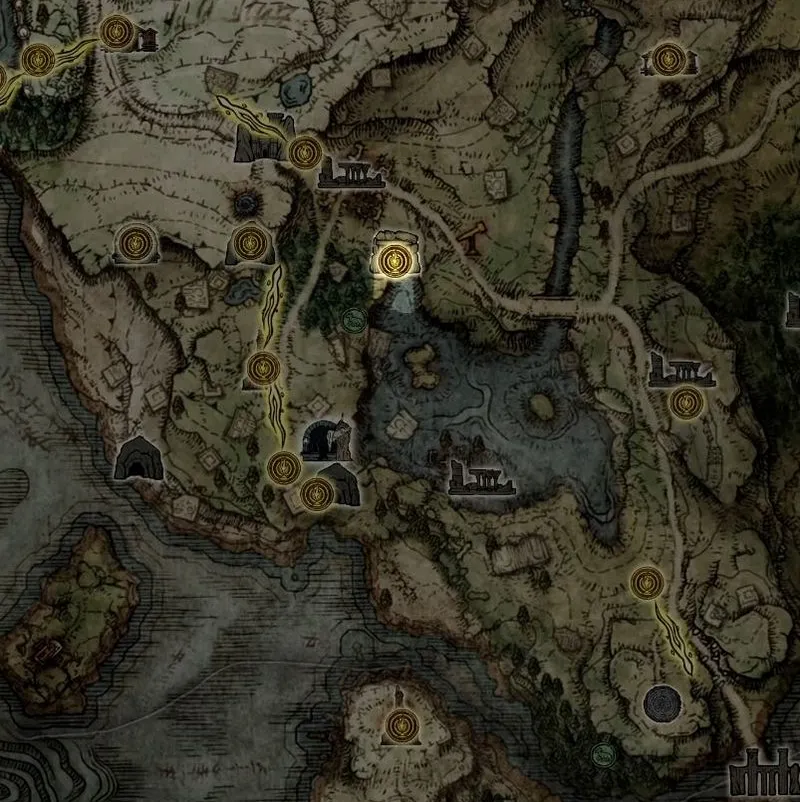Click the green beast marker beside the lake
The height and width of the screenshot is (802, 800).
tap(352, 321)
